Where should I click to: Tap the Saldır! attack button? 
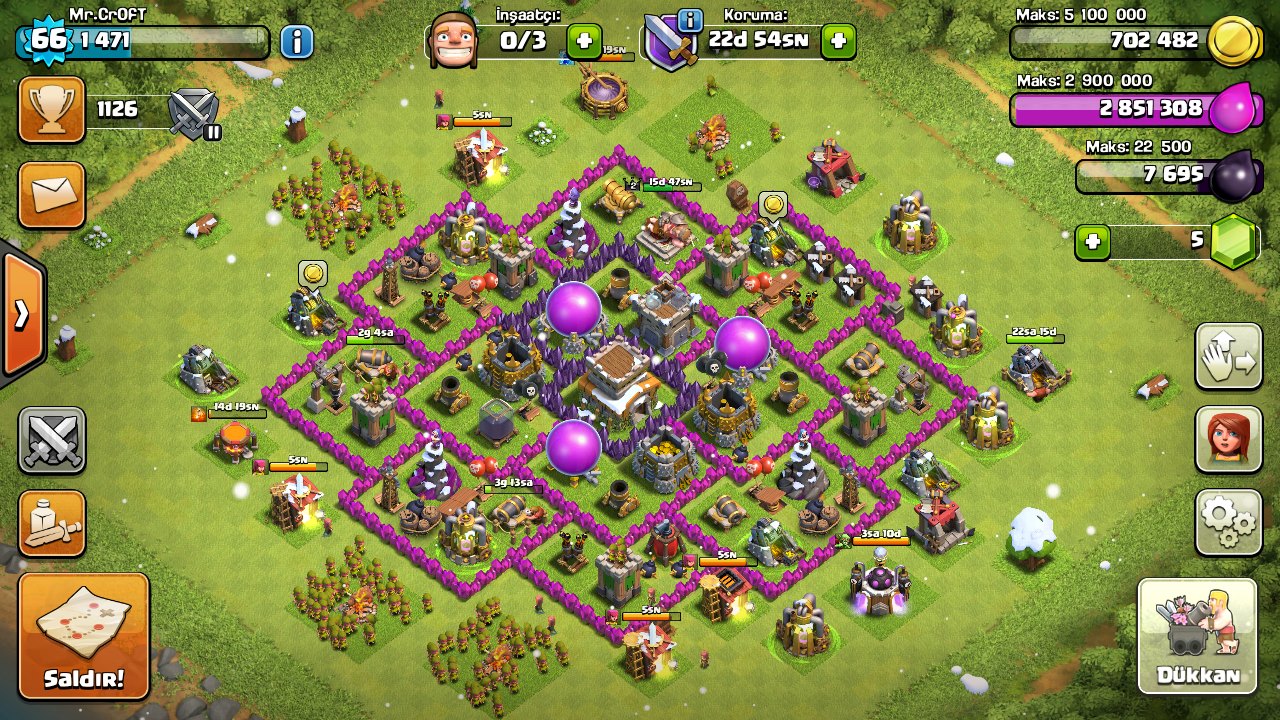[x=84, y=636]
